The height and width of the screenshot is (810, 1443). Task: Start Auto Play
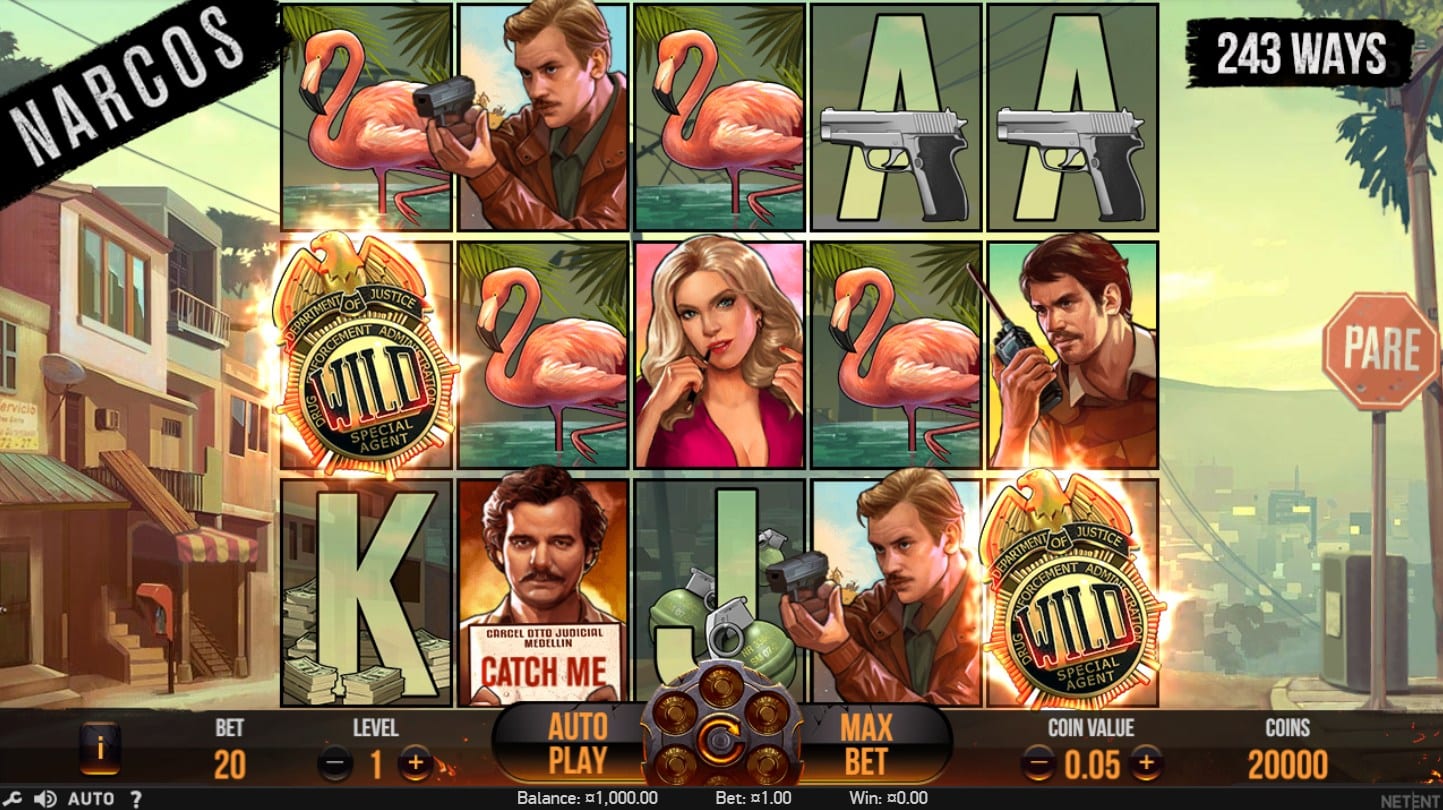point(577,743)
